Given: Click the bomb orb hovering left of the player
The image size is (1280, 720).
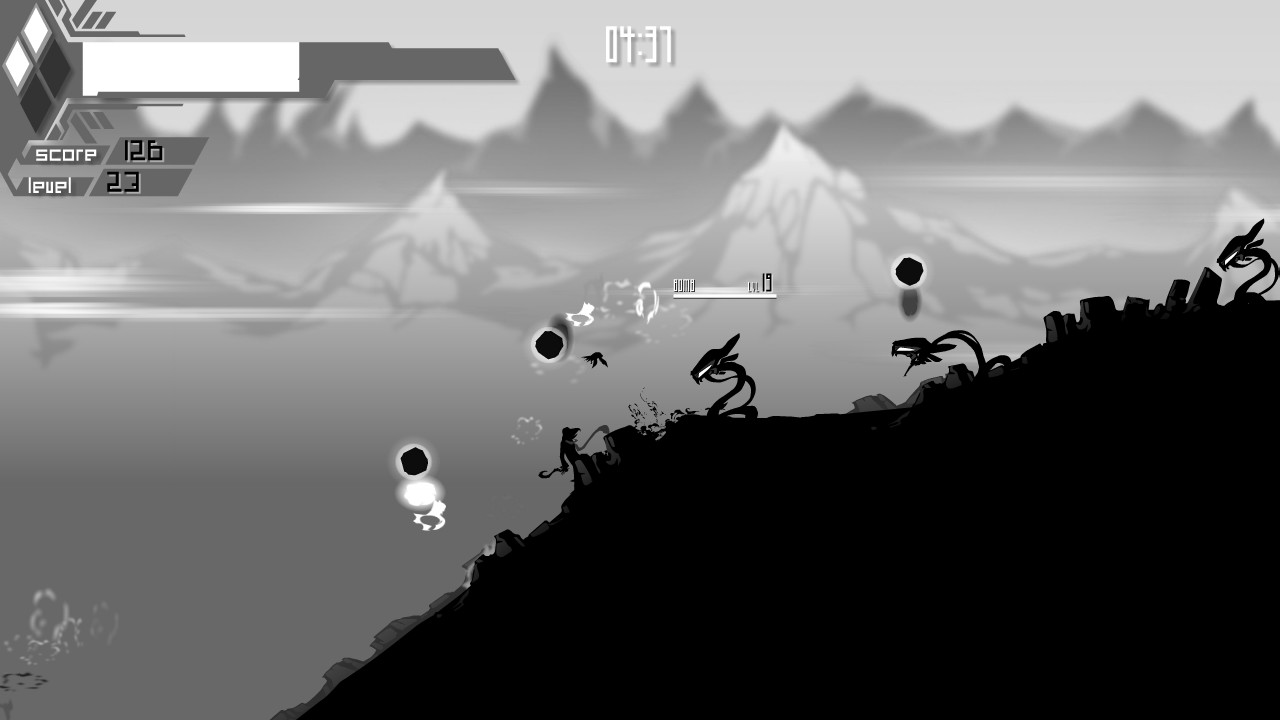Looking at the screenshot, I should [x=549, y=346].
